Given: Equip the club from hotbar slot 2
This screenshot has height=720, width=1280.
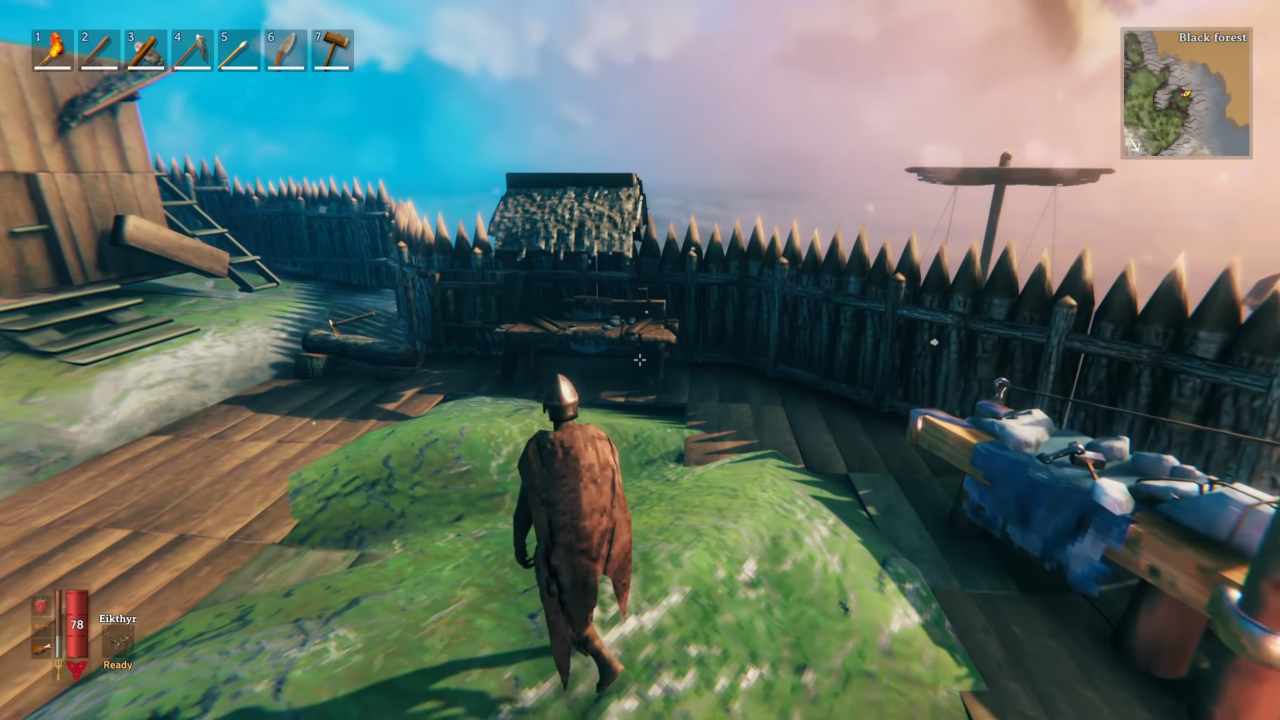Looking at the screenshot, I should [x=98, y=48].
